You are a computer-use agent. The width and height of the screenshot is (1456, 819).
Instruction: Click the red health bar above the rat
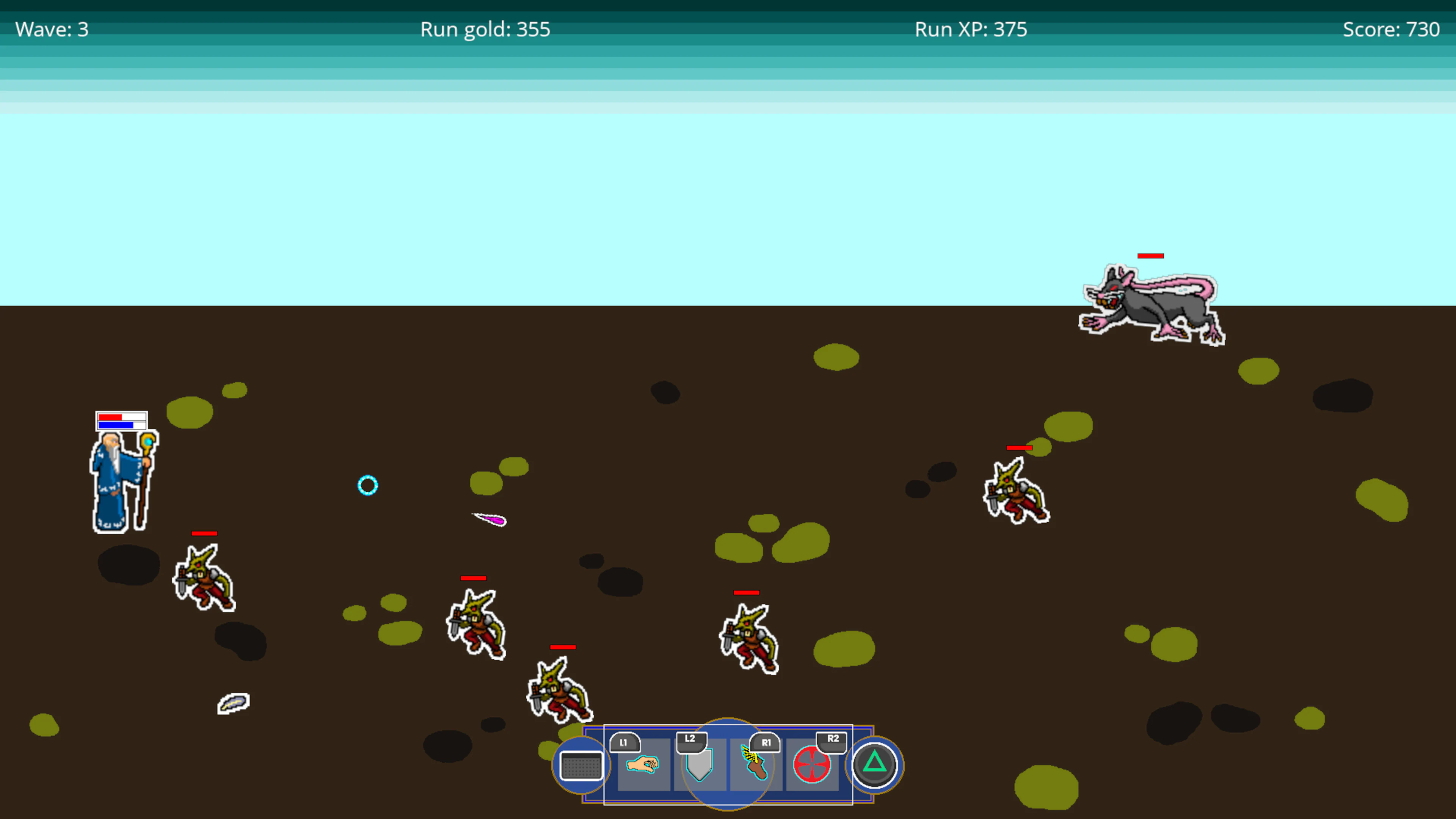tap(1152, 256)
